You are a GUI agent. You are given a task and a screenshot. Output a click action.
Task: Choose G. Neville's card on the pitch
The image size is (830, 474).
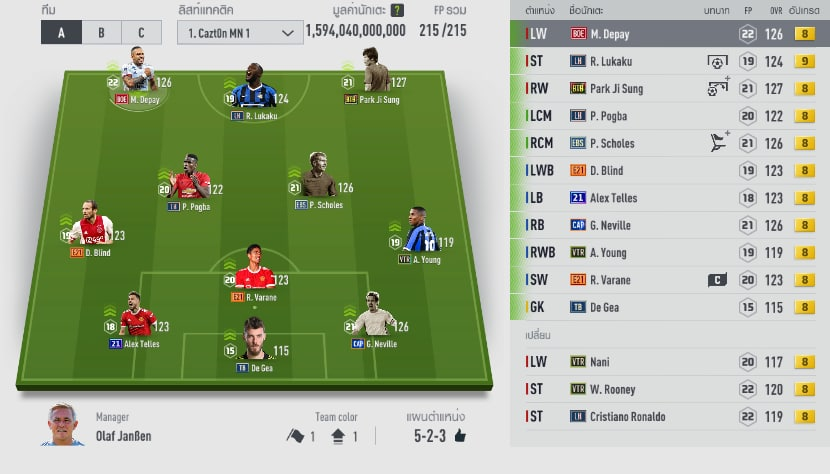pyautogui.click(x=371, y=318)
